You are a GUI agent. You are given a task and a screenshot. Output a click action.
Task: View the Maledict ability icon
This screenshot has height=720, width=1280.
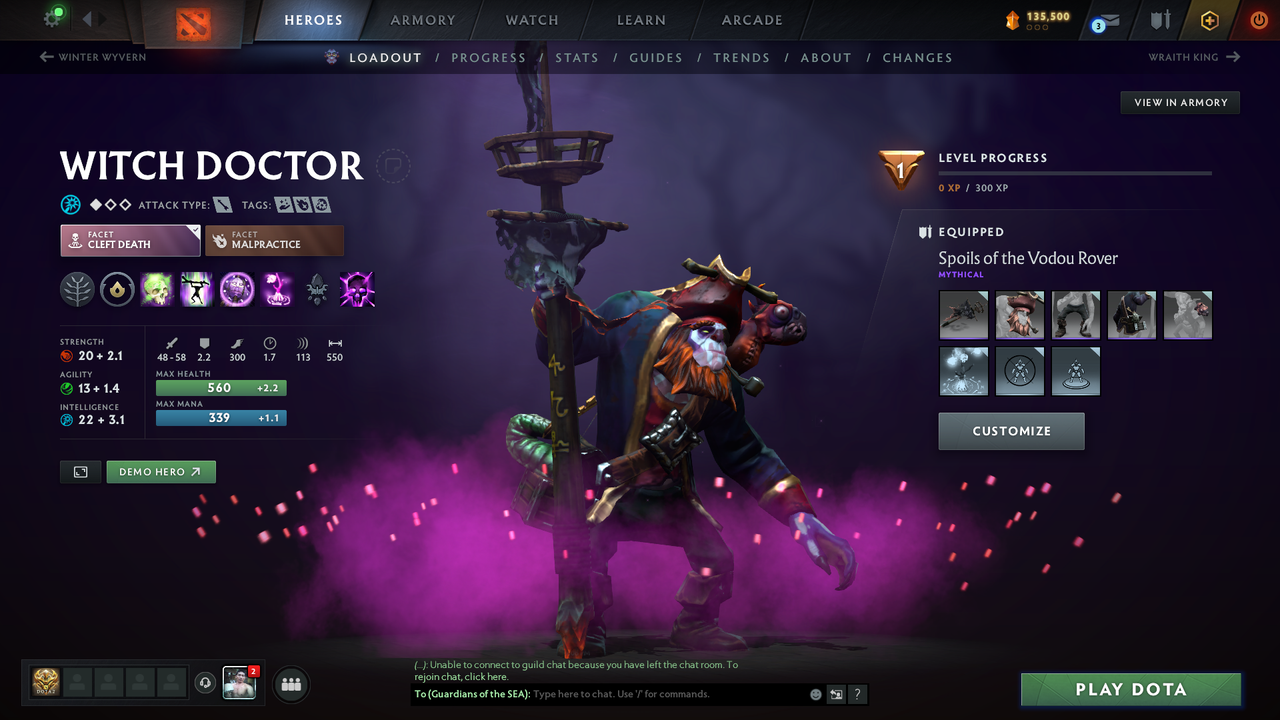(x=237, y=290)
